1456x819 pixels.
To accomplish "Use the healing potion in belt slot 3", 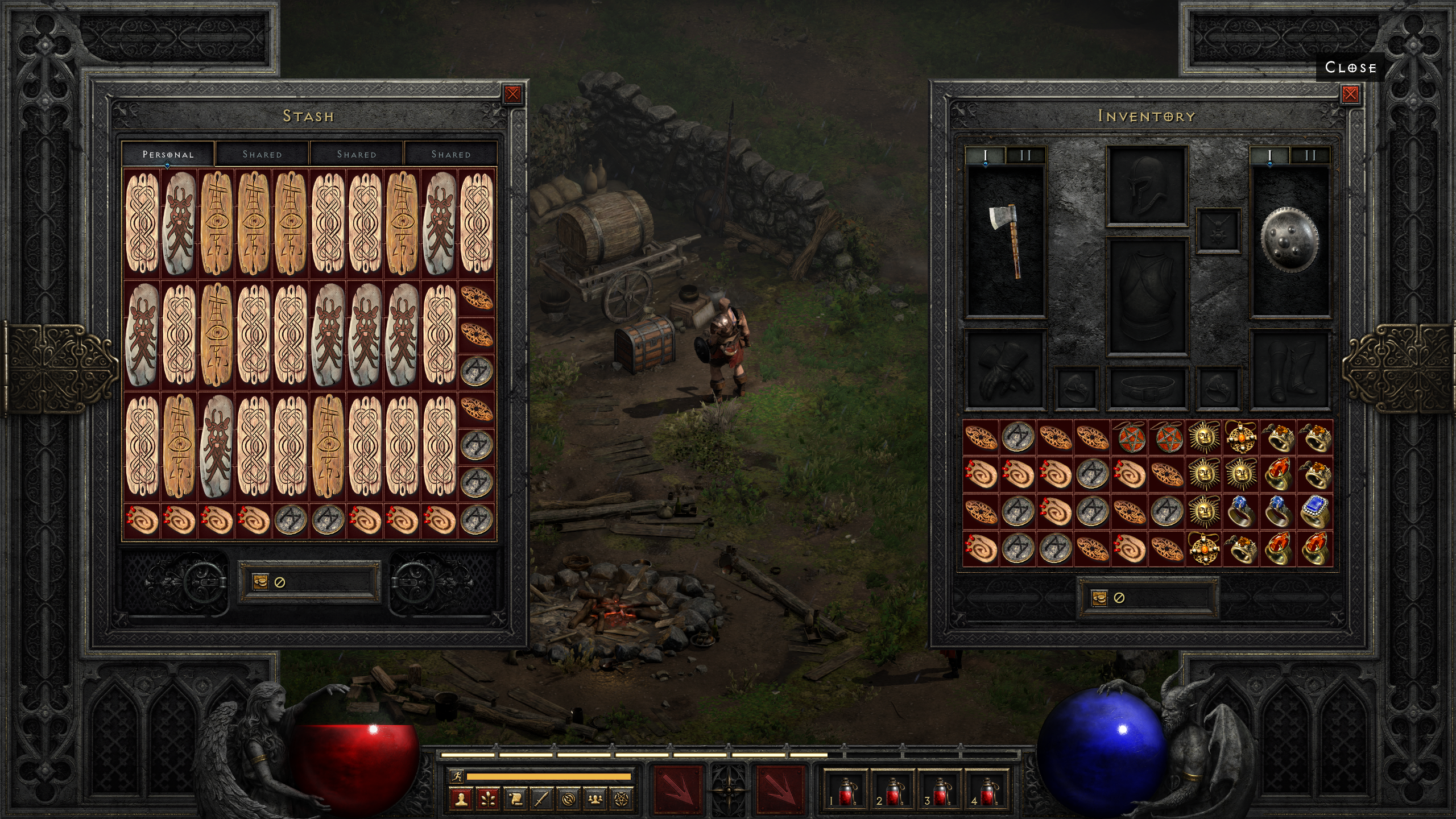I will 941,792.
